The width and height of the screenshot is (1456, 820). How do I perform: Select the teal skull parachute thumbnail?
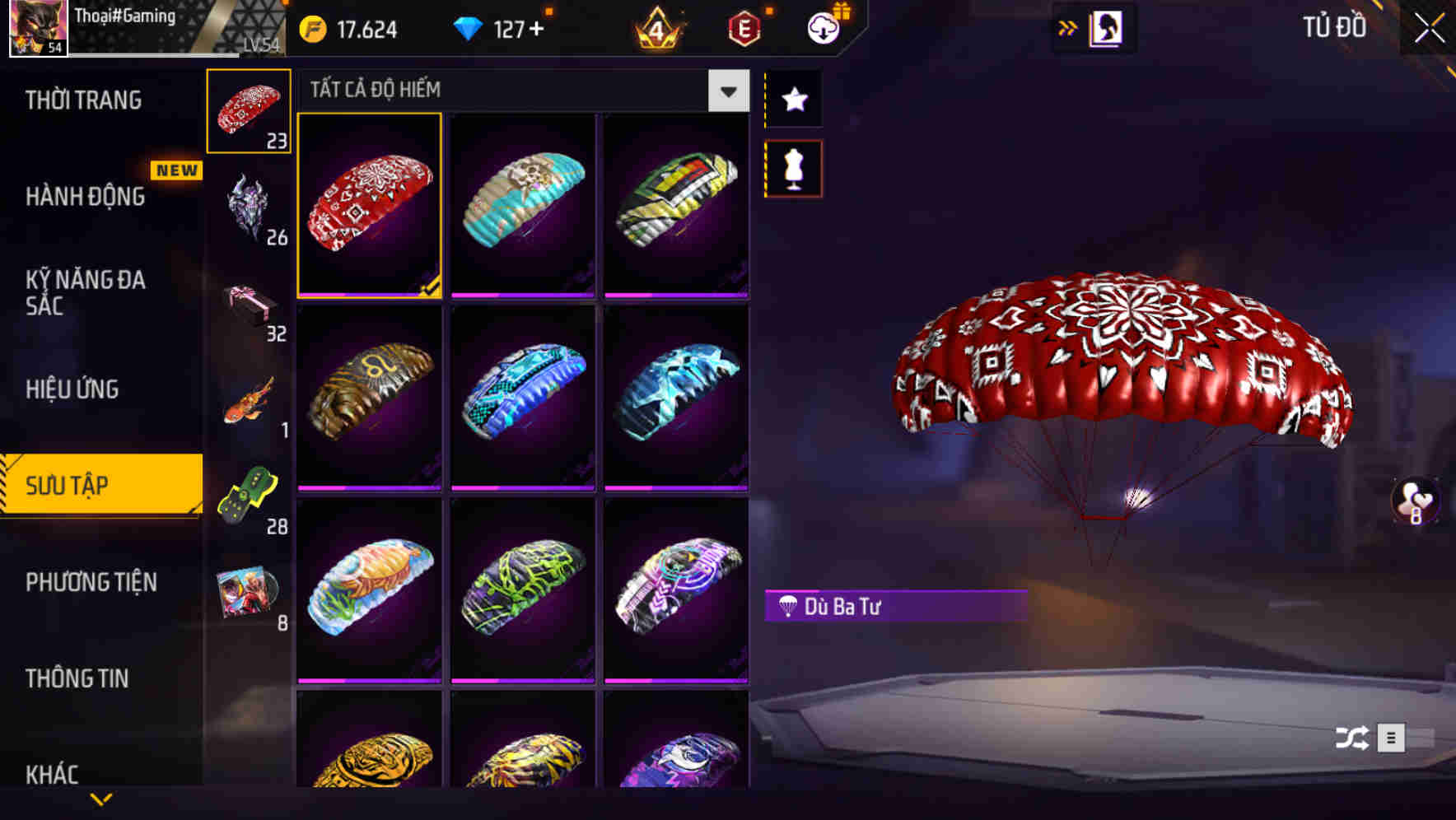(x=523, y=206)
